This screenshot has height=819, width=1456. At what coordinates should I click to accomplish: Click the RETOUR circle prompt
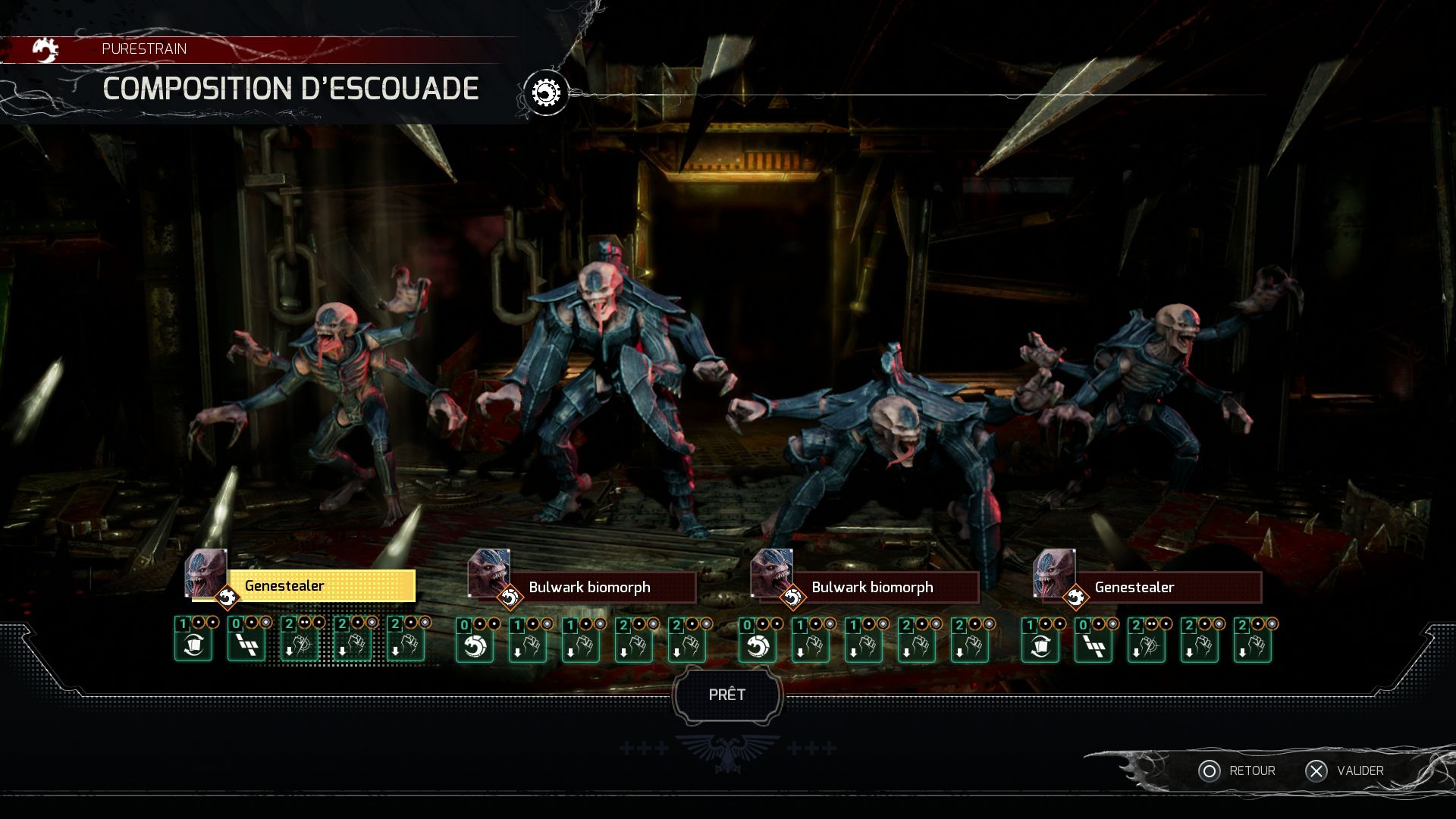pyautogui.click(x=1210, y=770)
